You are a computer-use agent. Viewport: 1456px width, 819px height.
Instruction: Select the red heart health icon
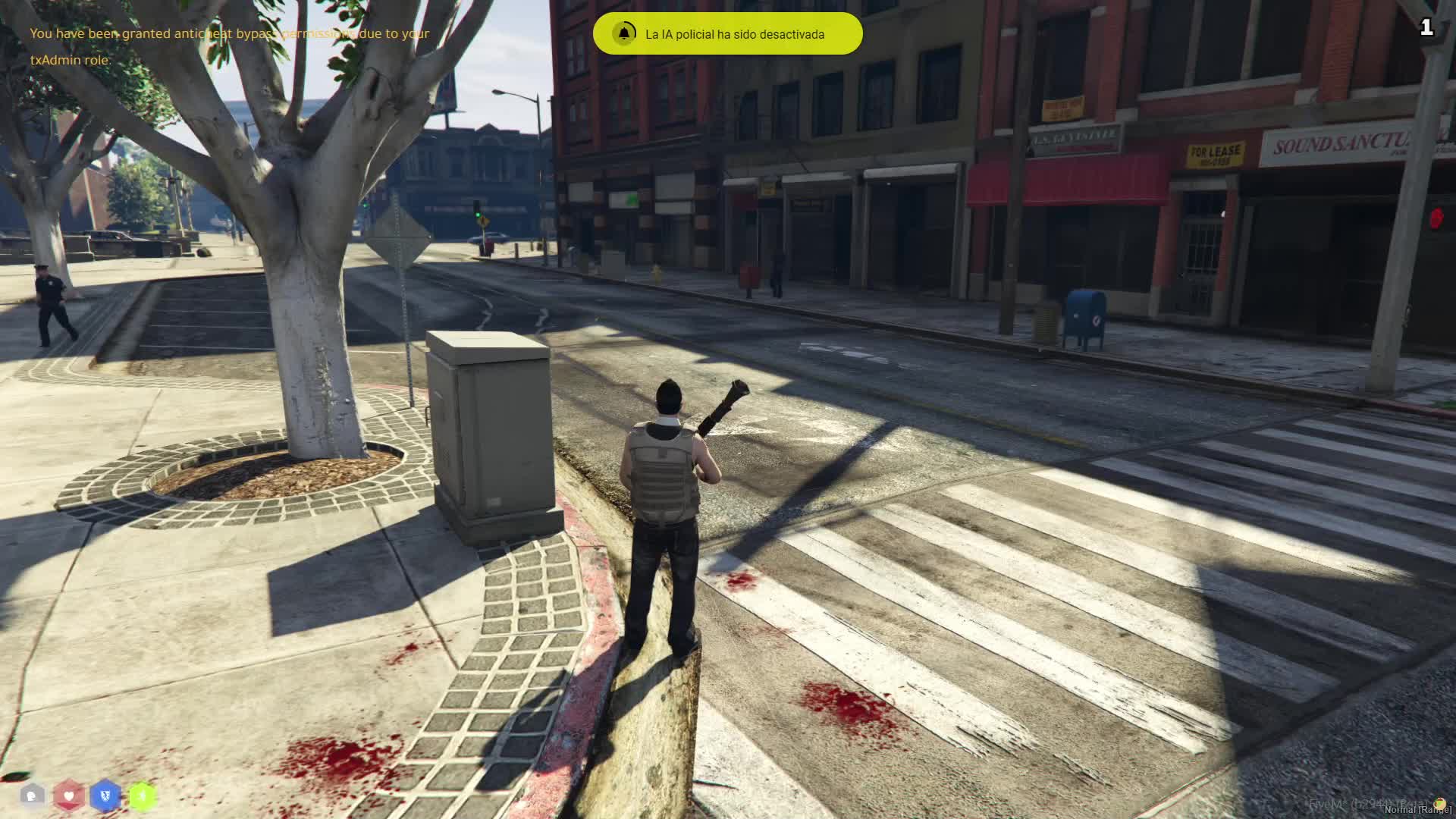[x=69, y=795]
